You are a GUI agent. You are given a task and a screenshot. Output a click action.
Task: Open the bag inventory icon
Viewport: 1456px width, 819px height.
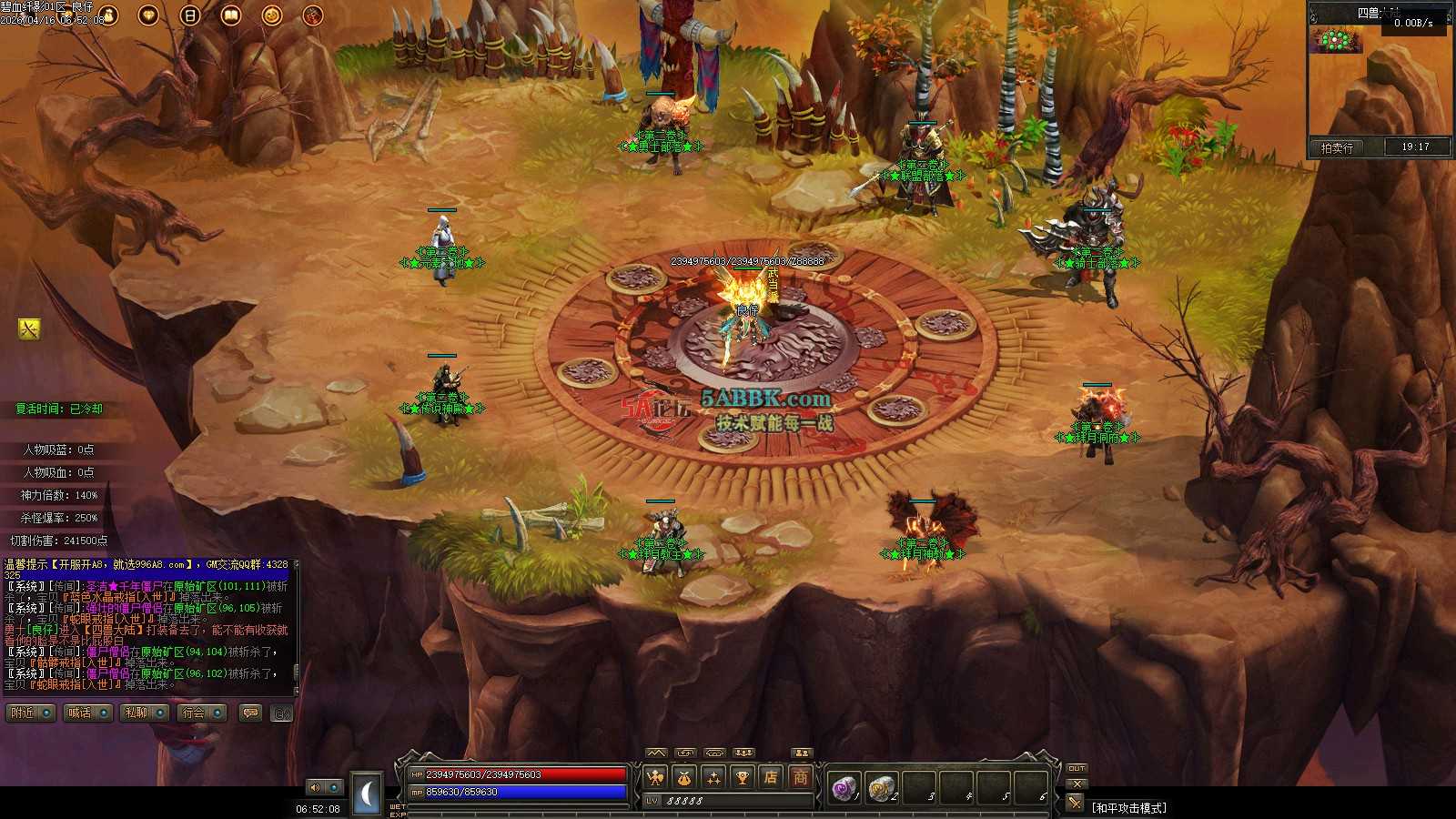pos(684,777)
